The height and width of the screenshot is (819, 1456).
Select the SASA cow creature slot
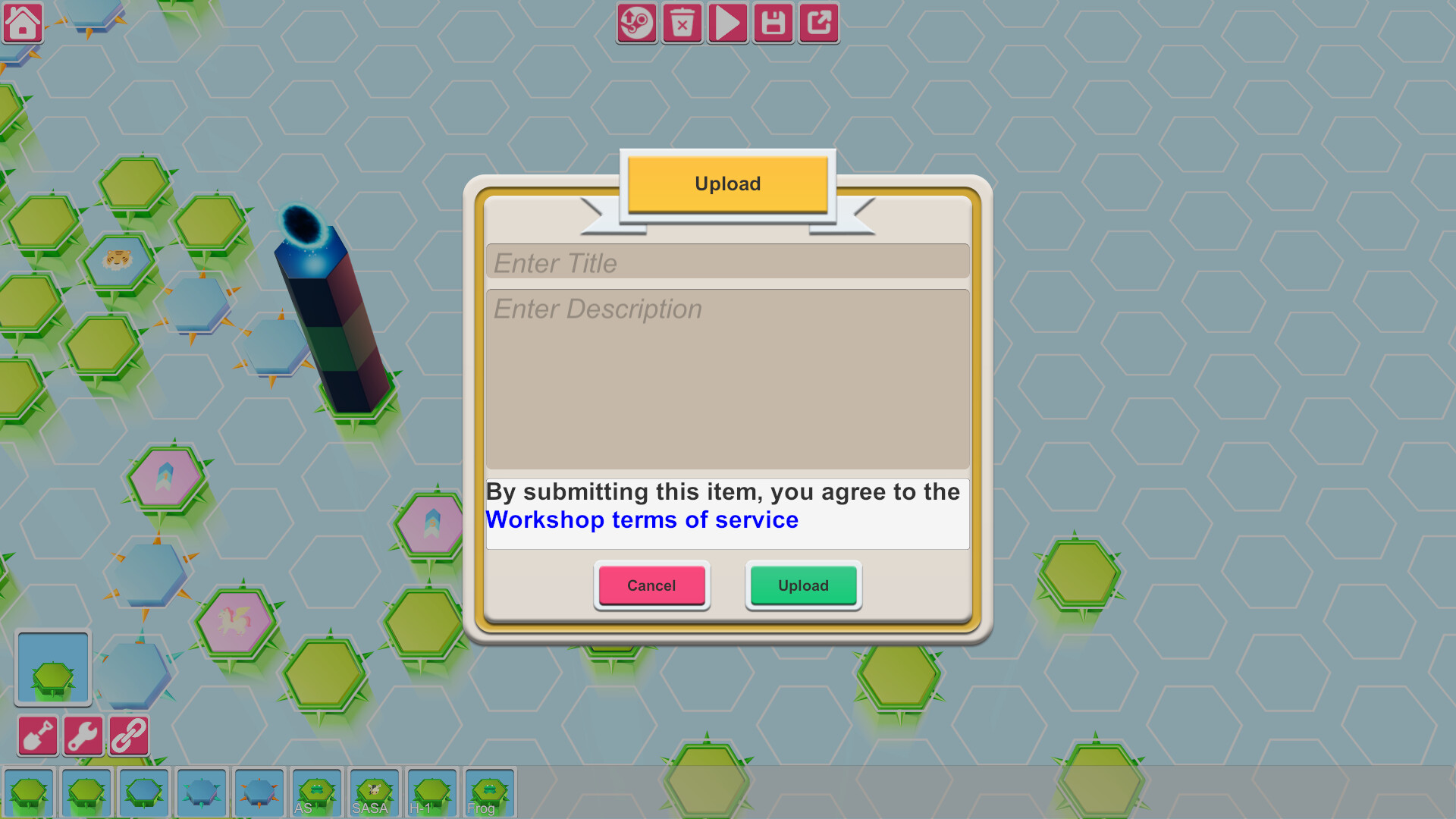(x=374, y=792)
